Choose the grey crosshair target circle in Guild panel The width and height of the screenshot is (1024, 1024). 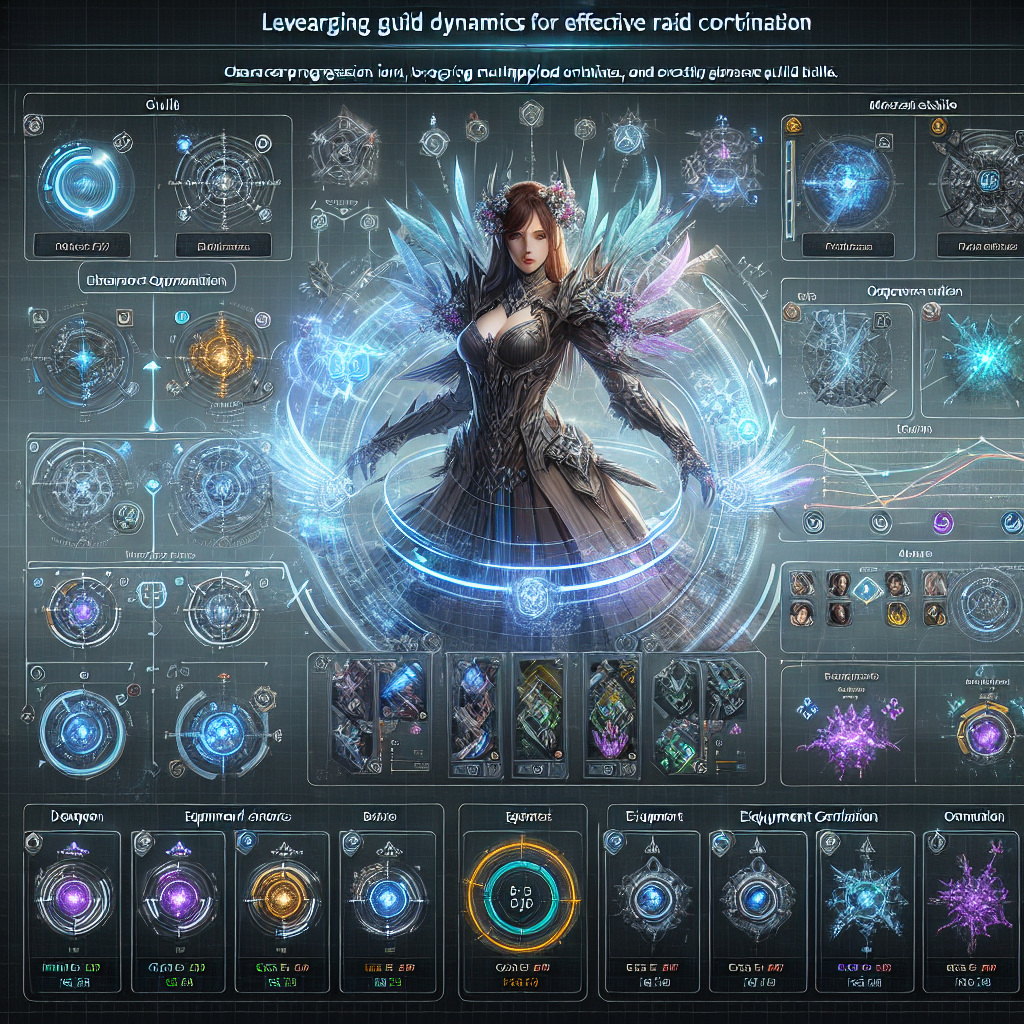[222, 181]
